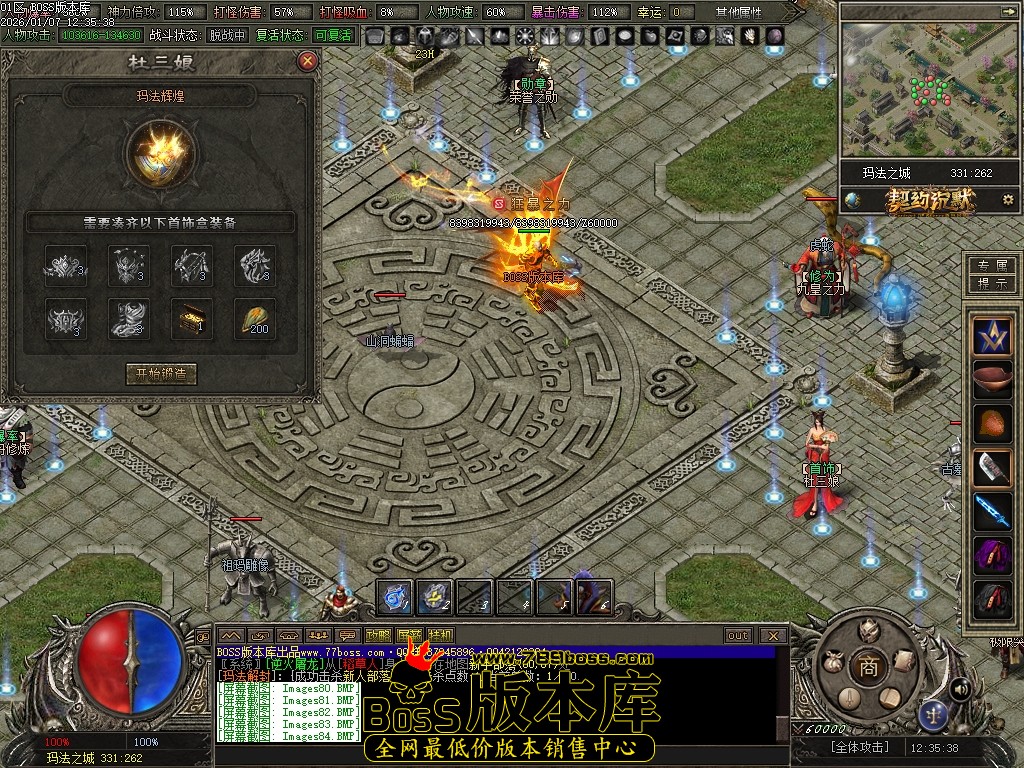Select the treasure chest material slot
Screen dimensions: 1024x768
[191, 319]
